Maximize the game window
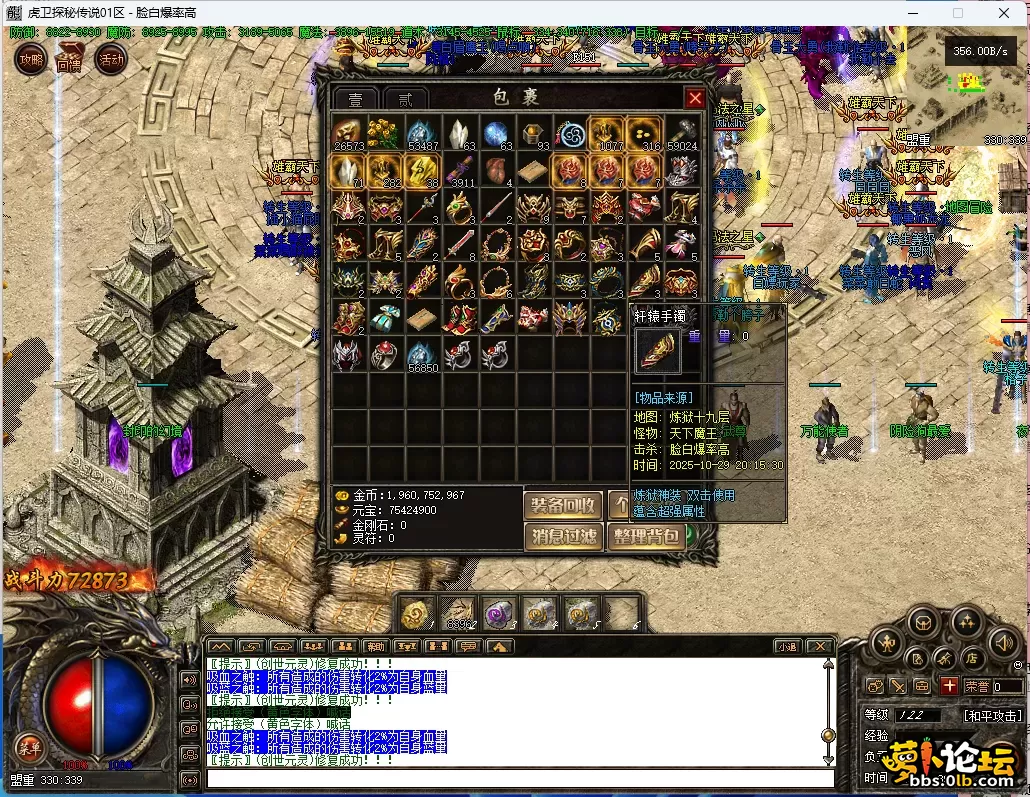Viewport: 1030px width, 797px height. tap(958, 13)
